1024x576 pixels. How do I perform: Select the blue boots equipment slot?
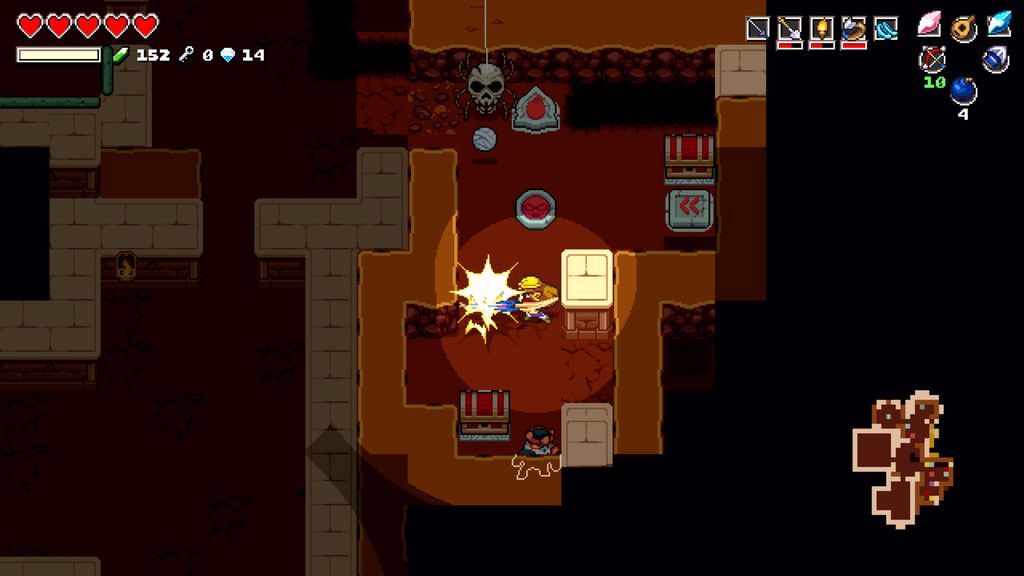tap(886, 29)
